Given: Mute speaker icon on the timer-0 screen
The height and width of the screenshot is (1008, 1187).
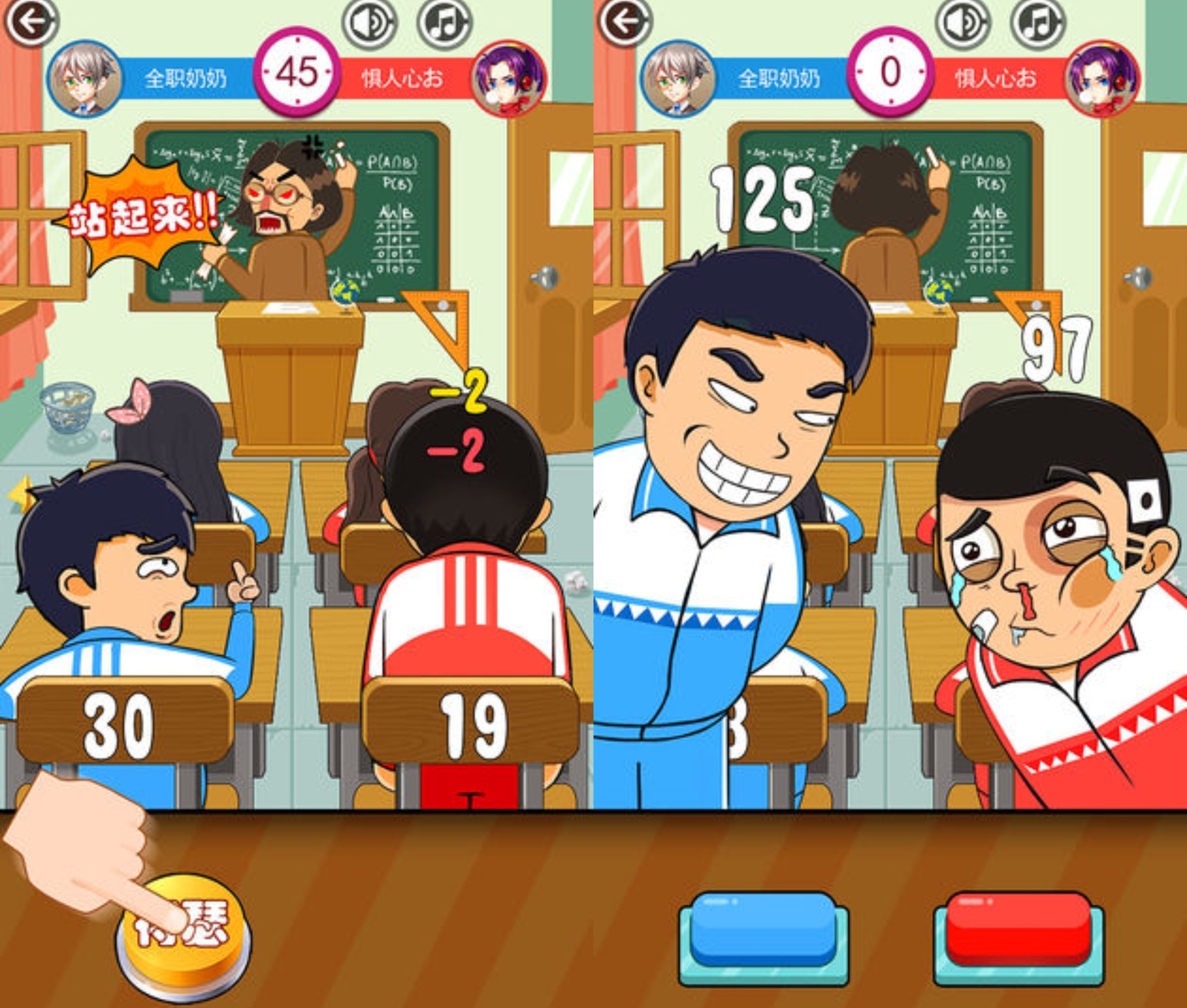Looking at the screenshot, I should (x=962, y=24).
